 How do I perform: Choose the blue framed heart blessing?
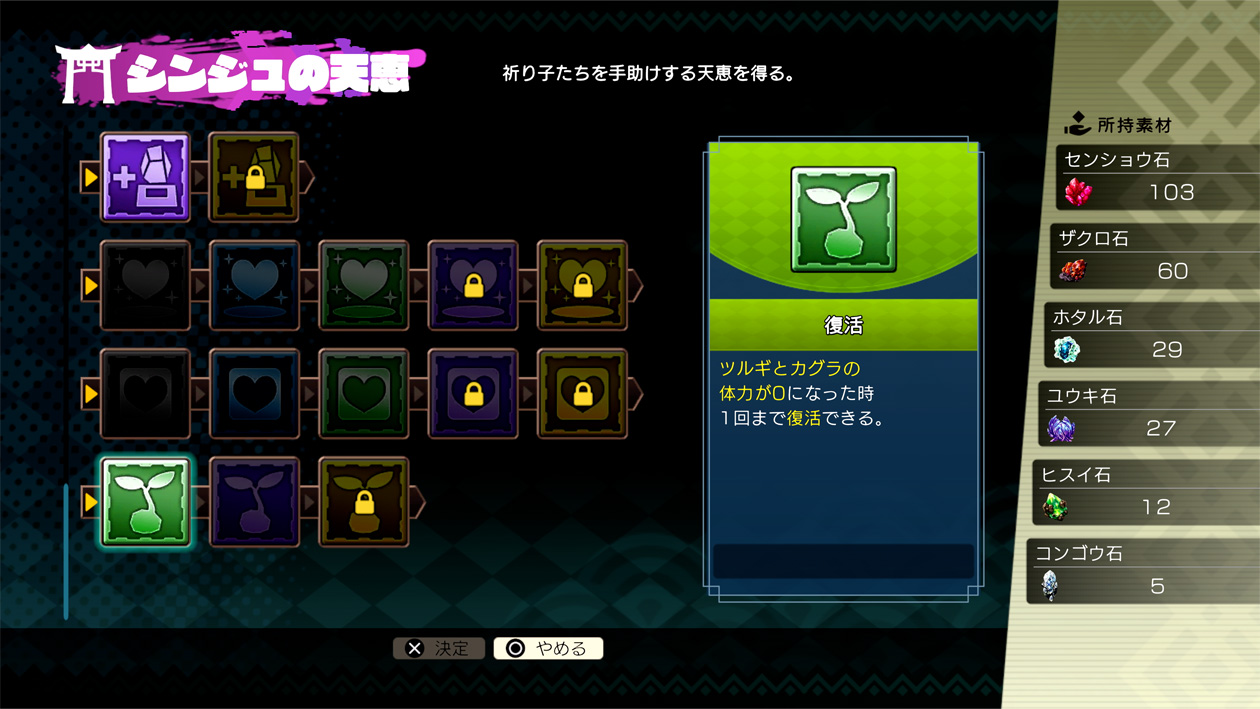(x=254, y=393)
